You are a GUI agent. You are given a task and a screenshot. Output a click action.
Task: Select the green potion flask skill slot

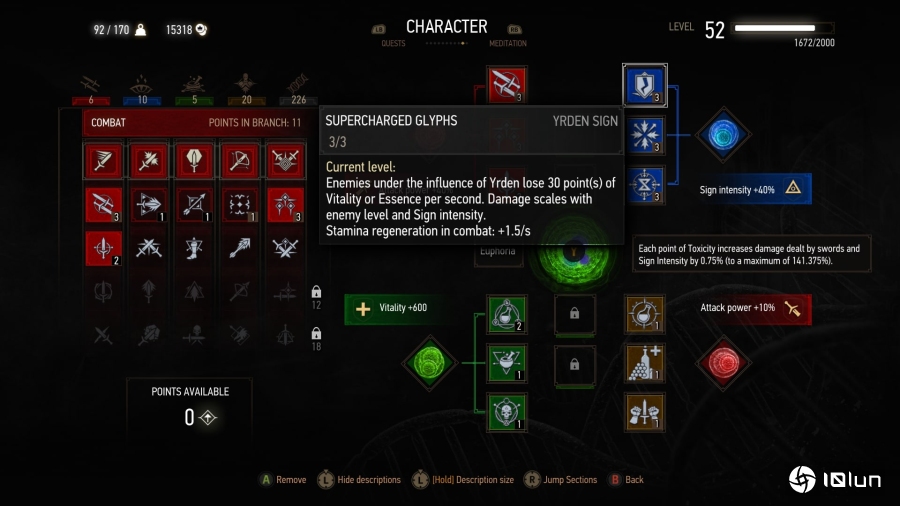pyautogui.click(x=506, y=314)
